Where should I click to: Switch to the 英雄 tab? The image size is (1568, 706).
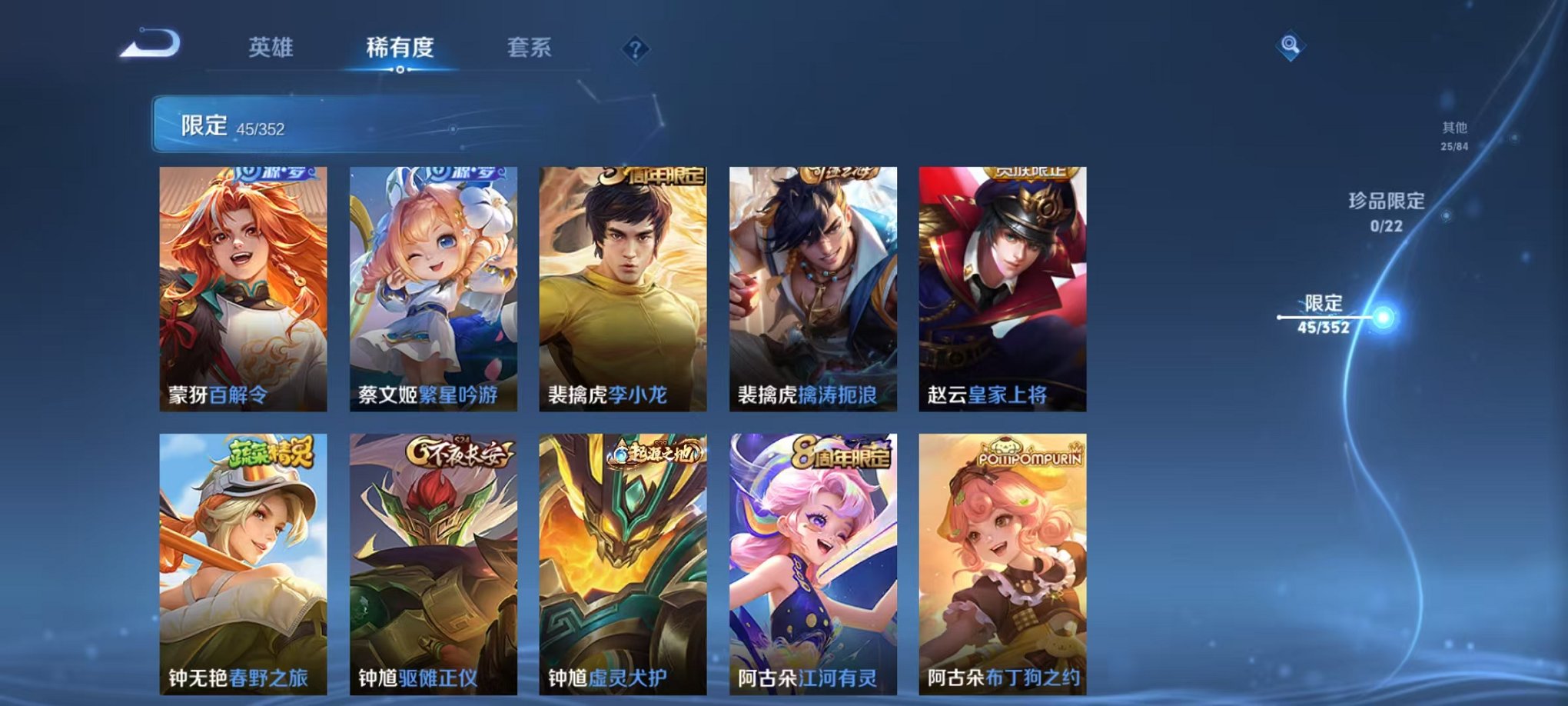tap(271, 48)
